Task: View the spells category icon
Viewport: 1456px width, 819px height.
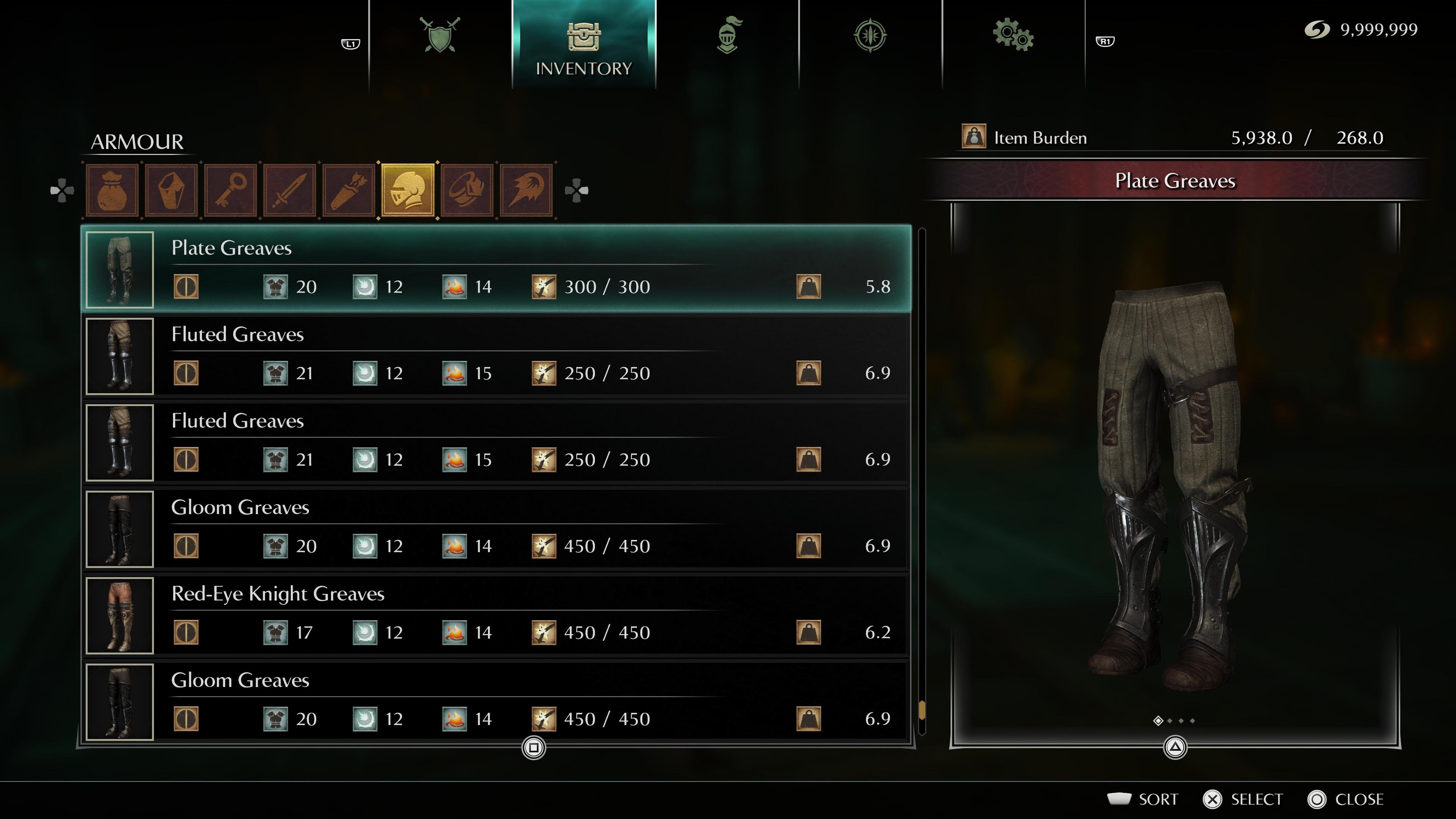Action: tap(526, 190)
